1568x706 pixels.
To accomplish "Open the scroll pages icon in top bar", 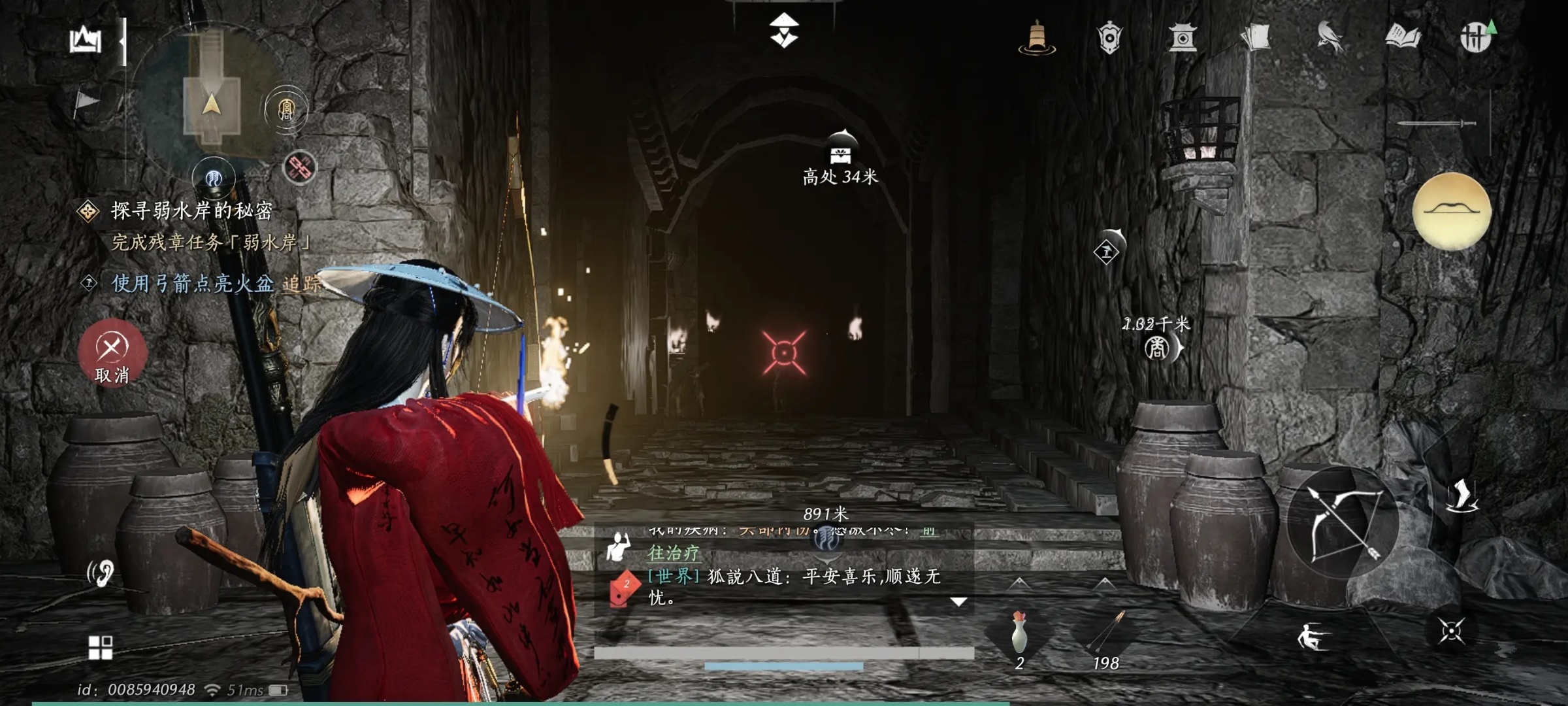I will 1256,37.
